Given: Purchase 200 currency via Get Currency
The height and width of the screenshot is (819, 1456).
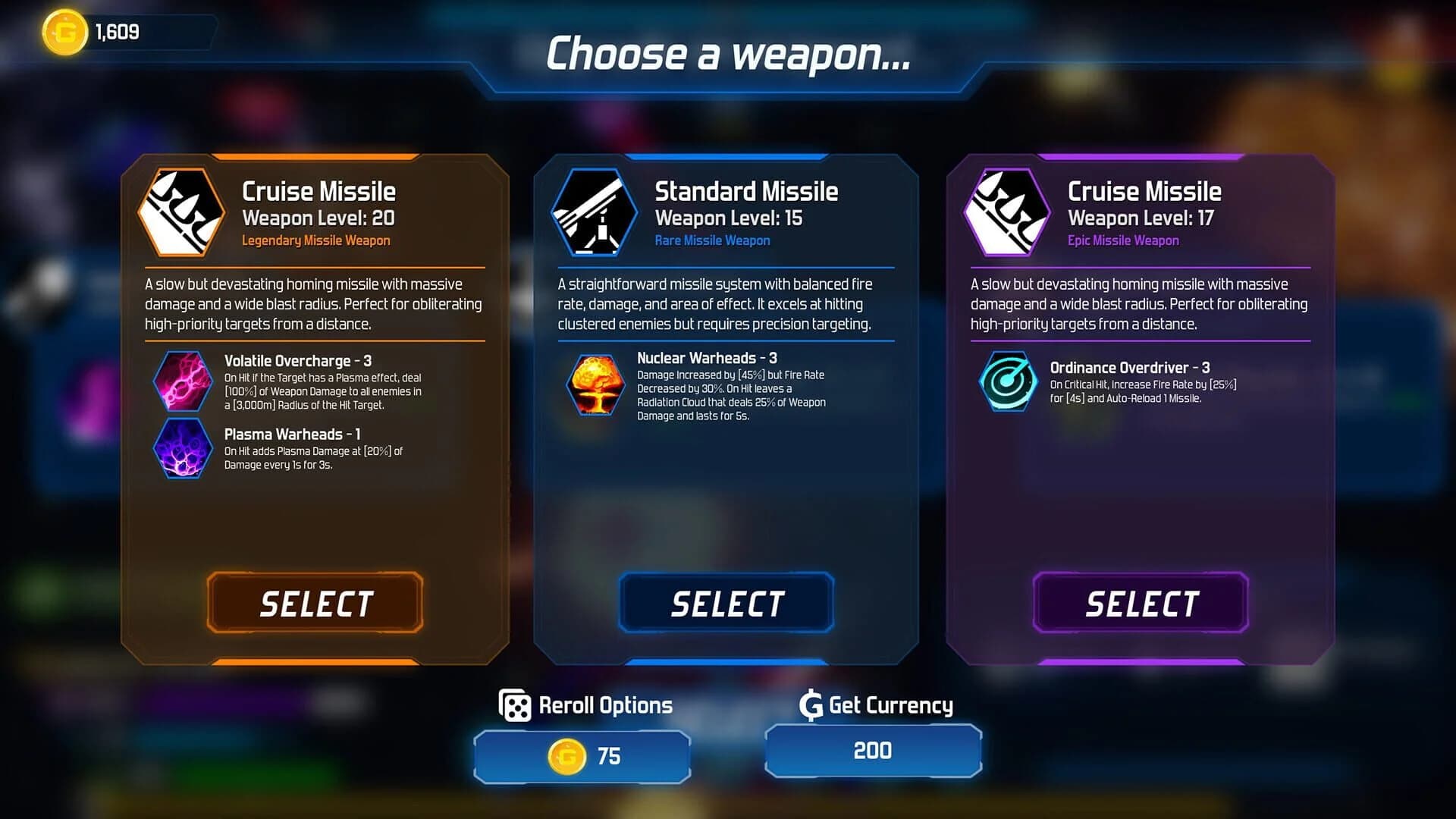Looking at the screenshot, I should pyautogui.click(x=873, y=751).
